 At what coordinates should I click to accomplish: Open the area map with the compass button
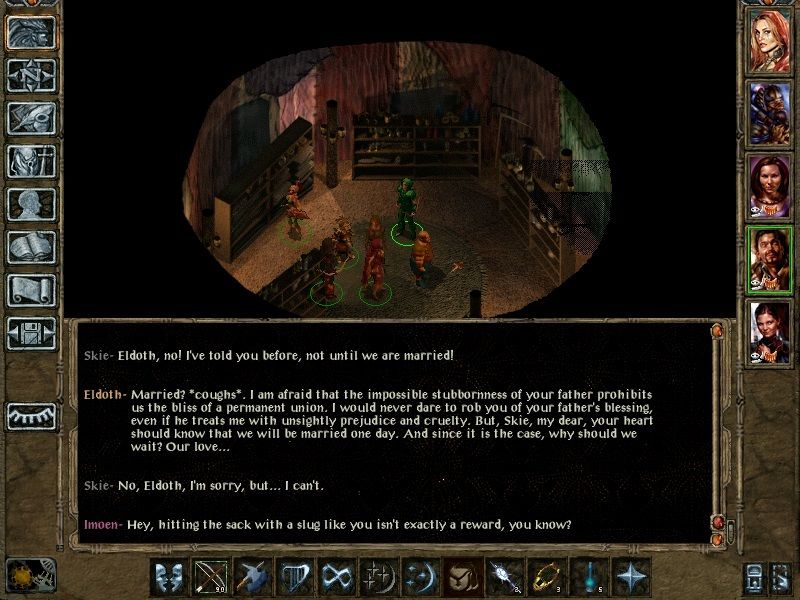pyautogui.click(x=30, y=76)
